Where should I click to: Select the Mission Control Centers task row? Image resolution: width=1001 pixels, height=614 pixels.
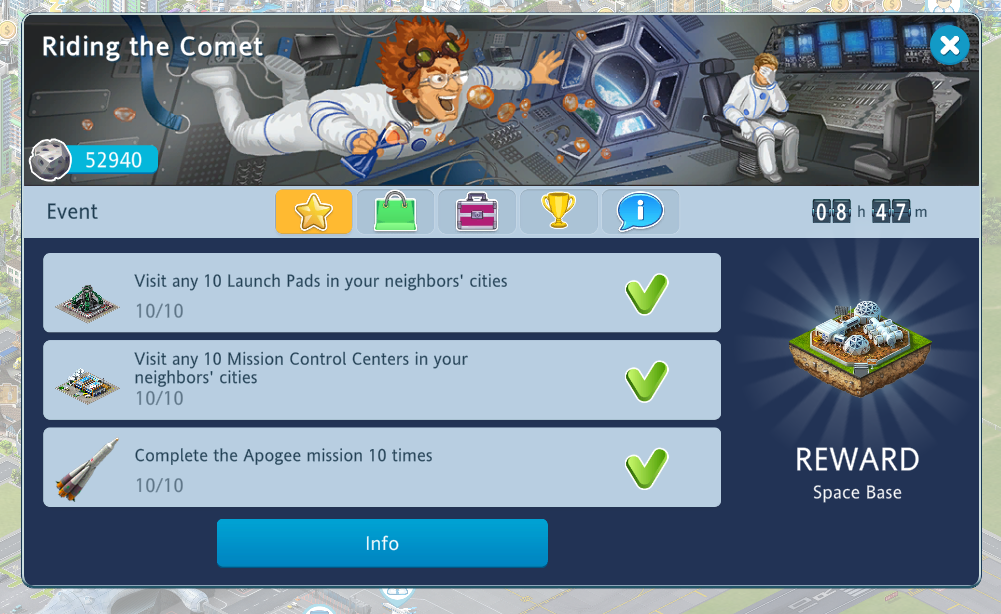coord(381,380)
